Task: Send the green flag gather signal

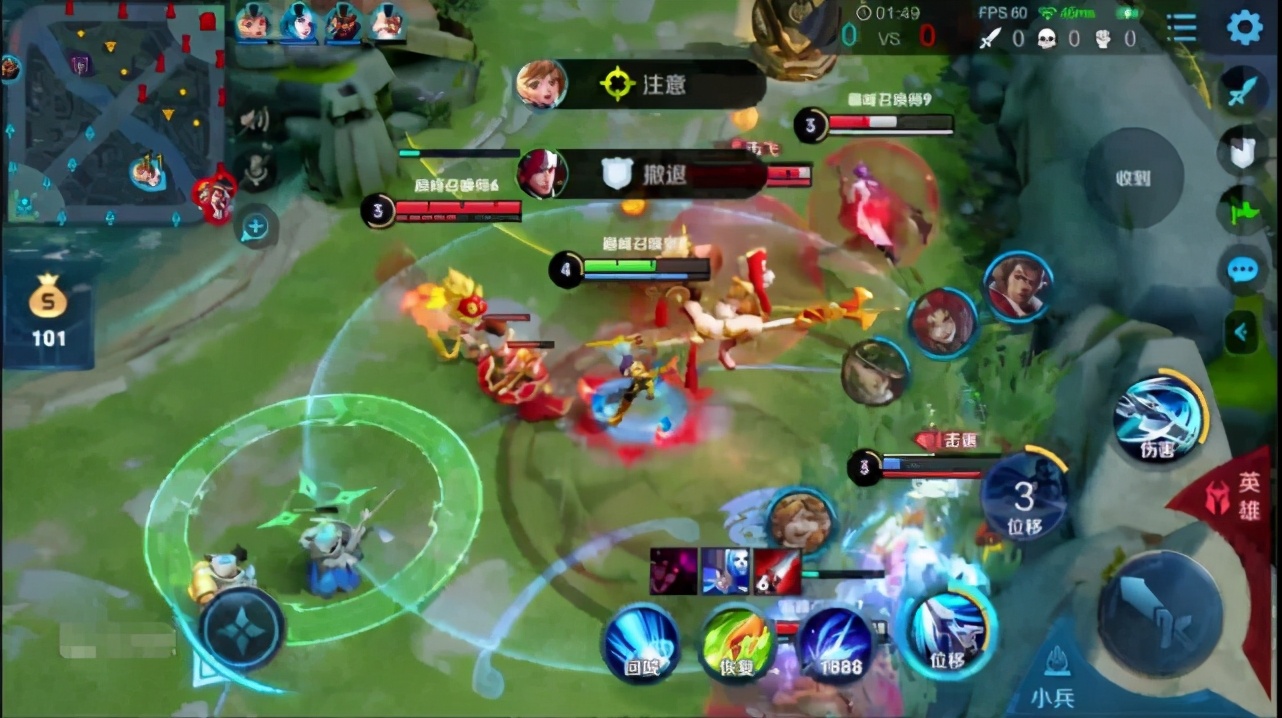Action: point(1242,211)
